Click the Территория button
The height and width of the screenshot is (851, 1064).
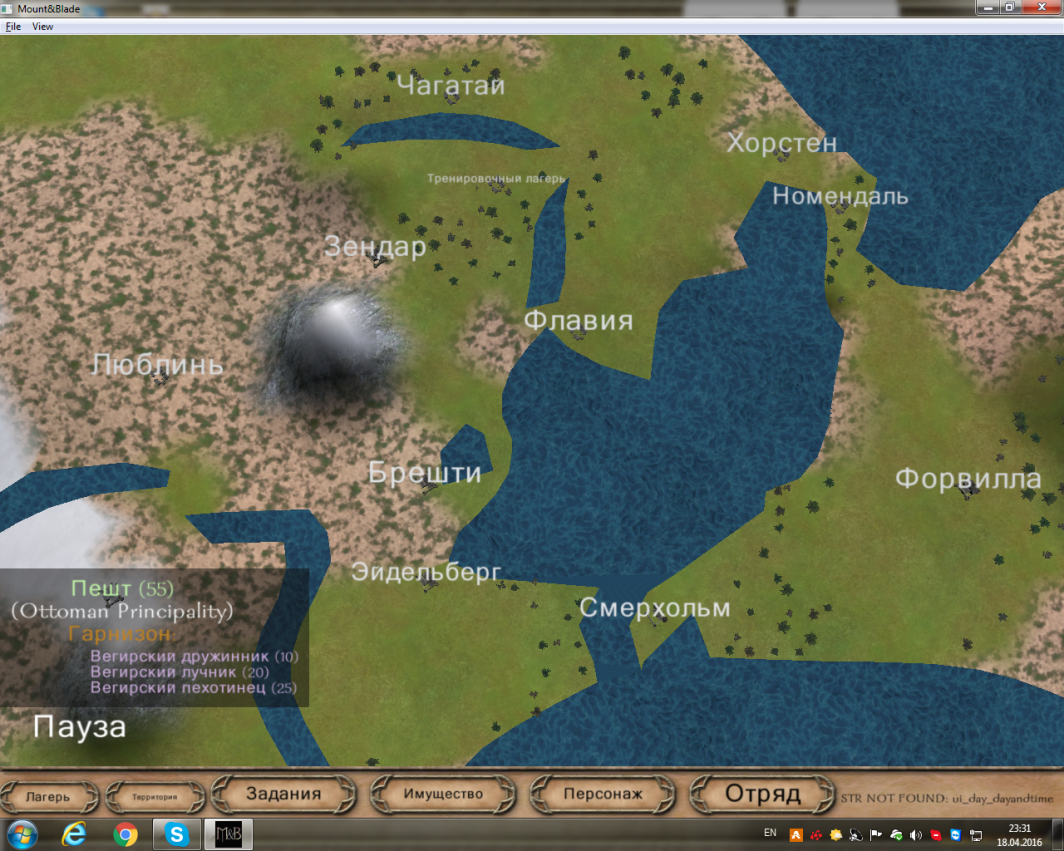[154, 797]
